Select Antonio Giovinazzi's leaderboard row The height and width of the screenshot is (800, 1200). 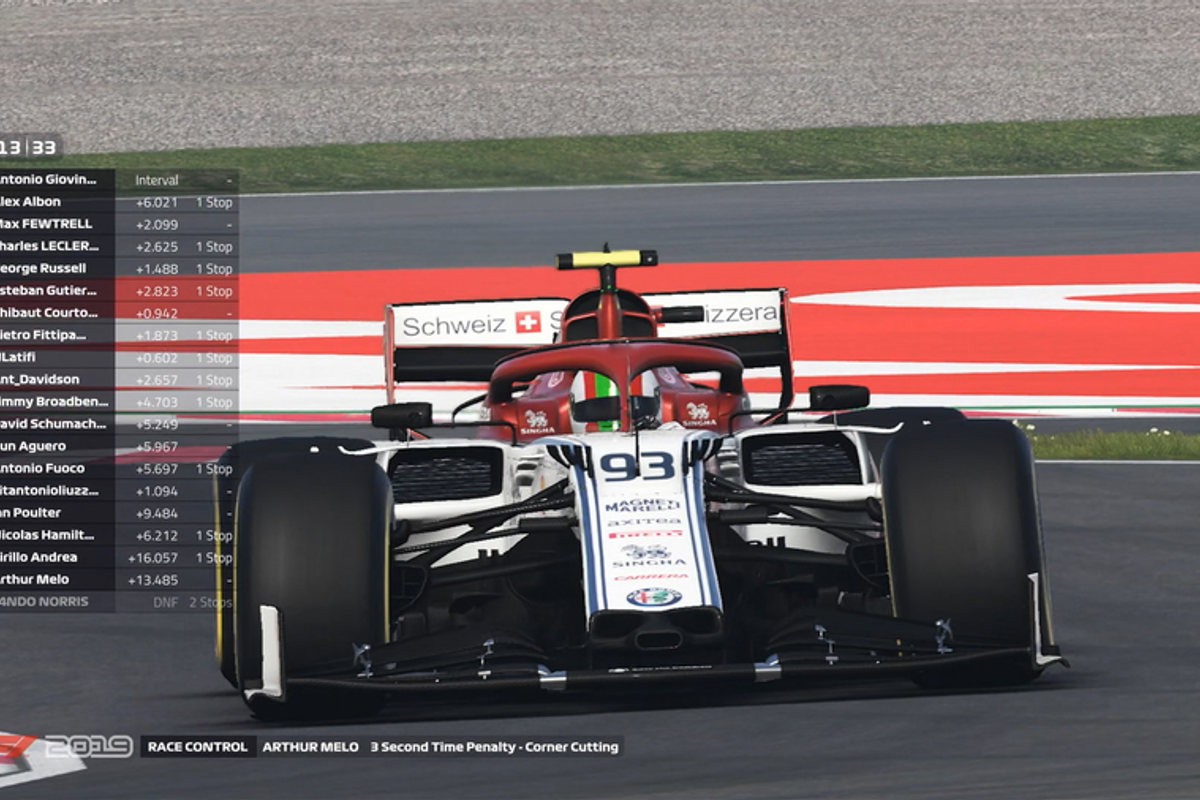click(x=50, y=180)
